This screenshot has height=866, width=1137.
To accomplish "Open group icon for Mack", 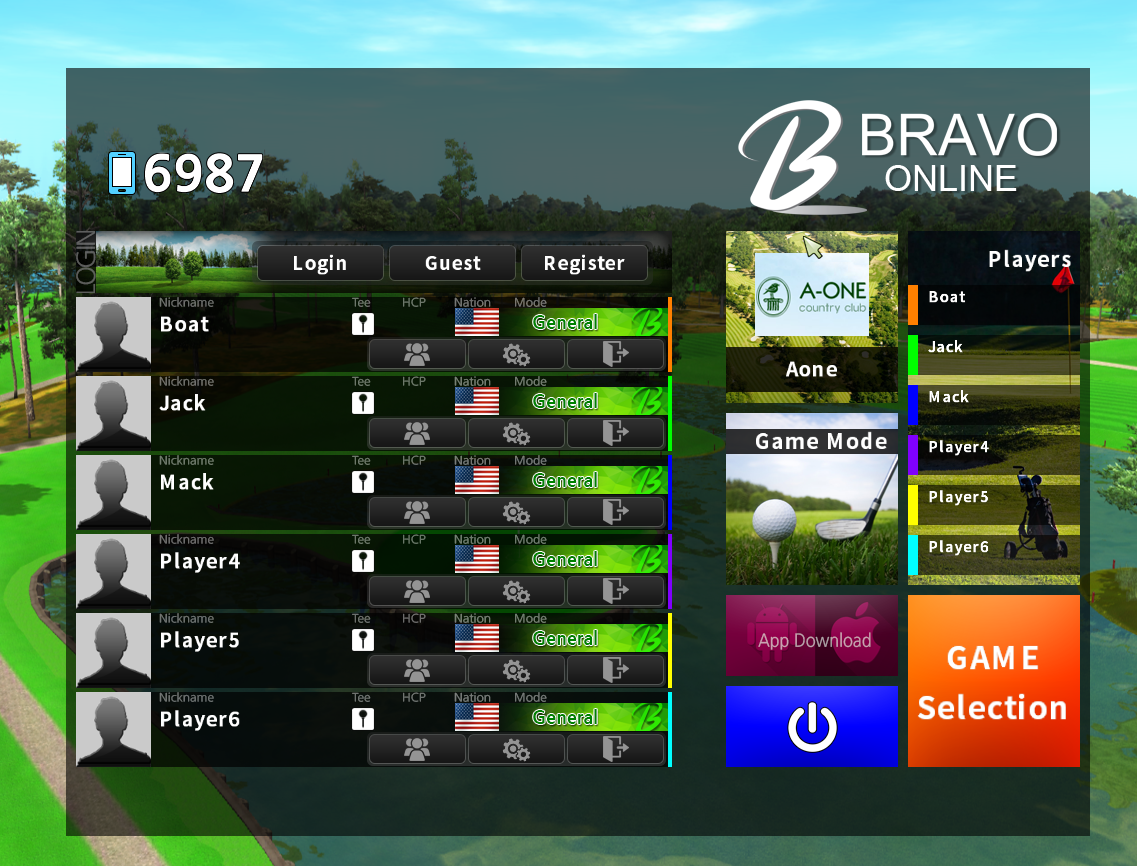I will [x=416, y=512].
